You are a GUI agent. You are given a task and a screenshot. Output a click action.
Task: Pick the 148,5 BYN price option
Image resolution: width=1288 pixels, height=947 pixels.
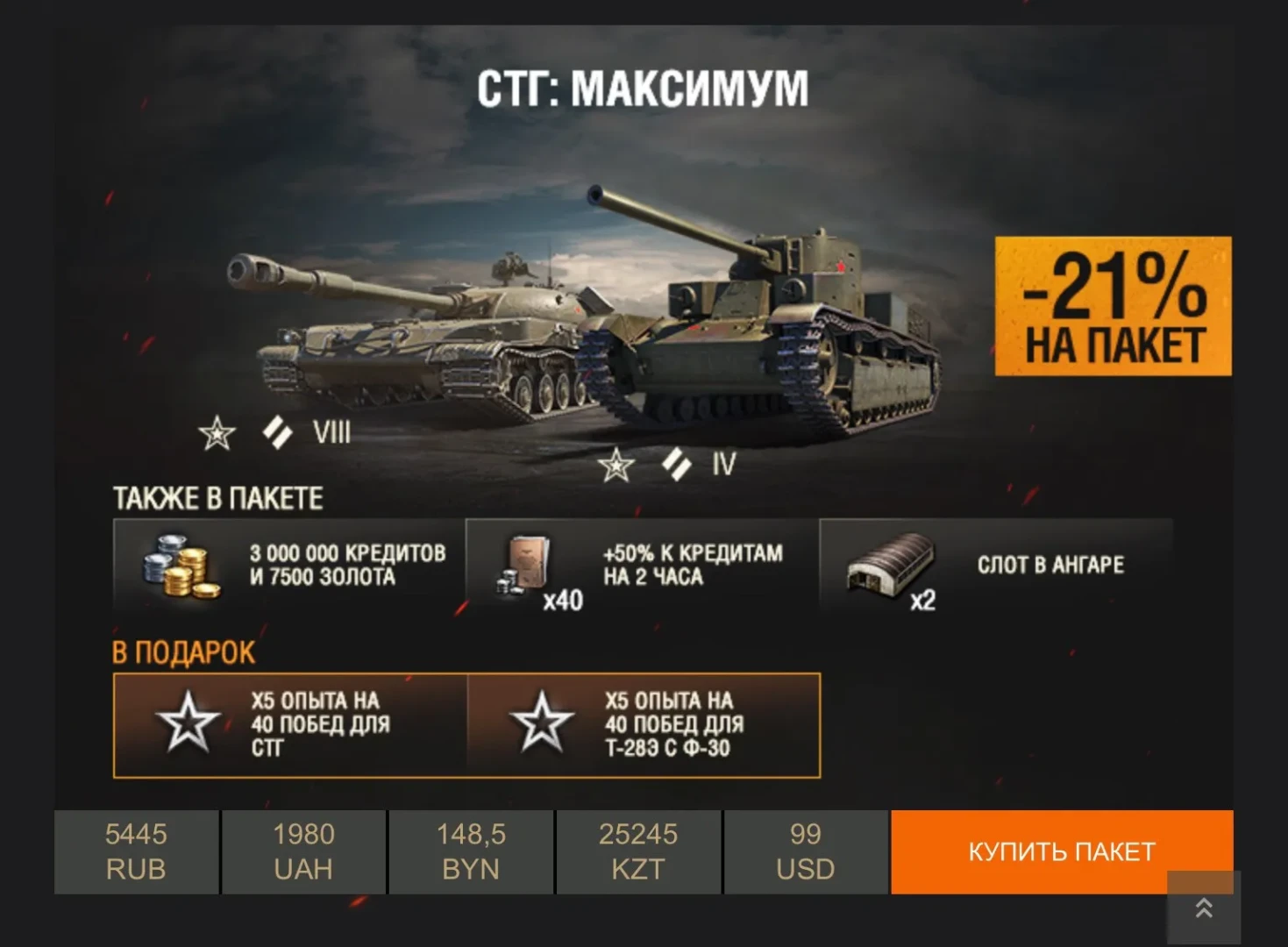coord(471,851)
